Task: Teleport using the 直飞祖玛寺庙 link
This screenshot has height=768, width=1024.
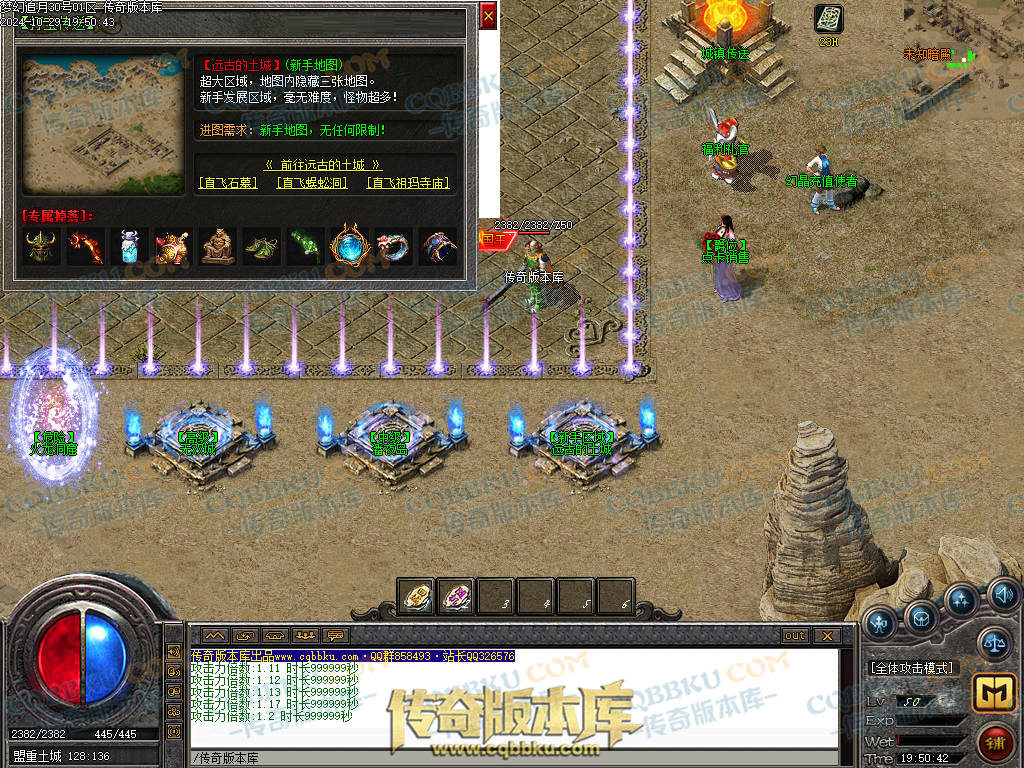Action: [x=407, y=183]
